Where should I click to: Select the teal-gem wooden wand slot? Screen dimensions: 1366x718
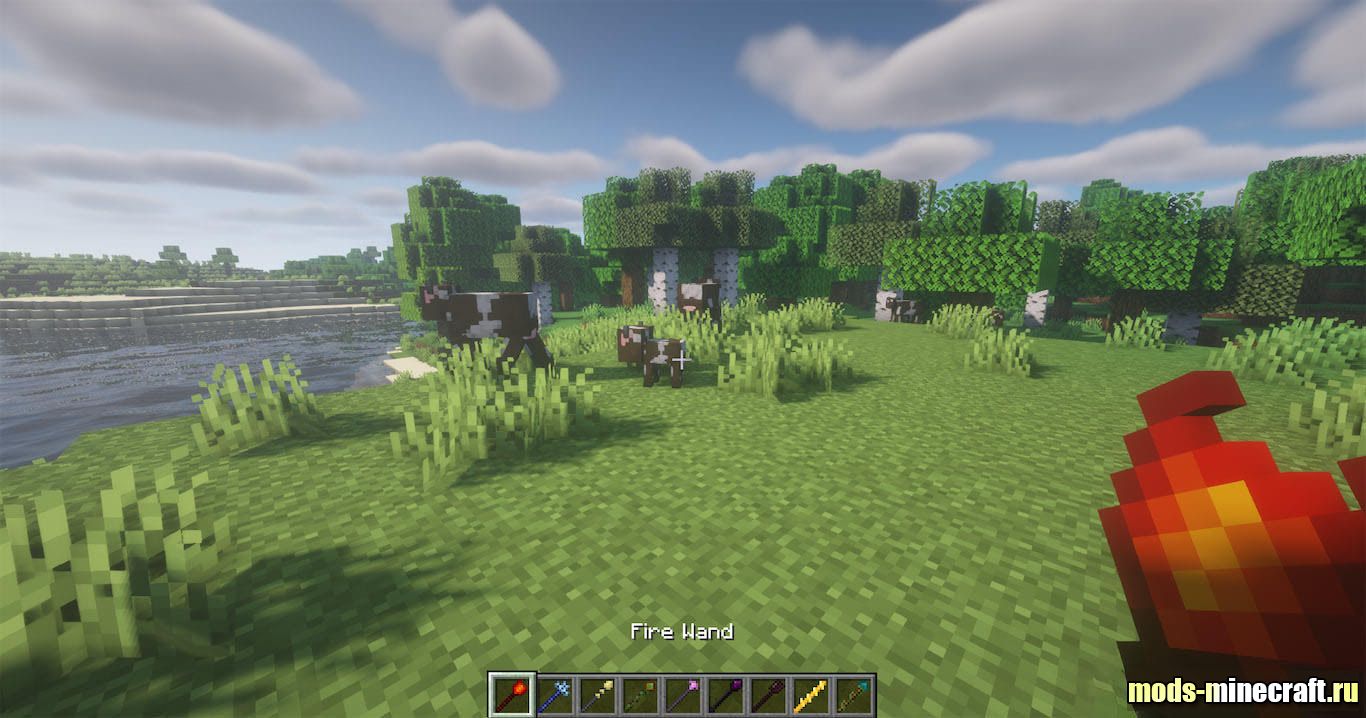coord(854,694)
